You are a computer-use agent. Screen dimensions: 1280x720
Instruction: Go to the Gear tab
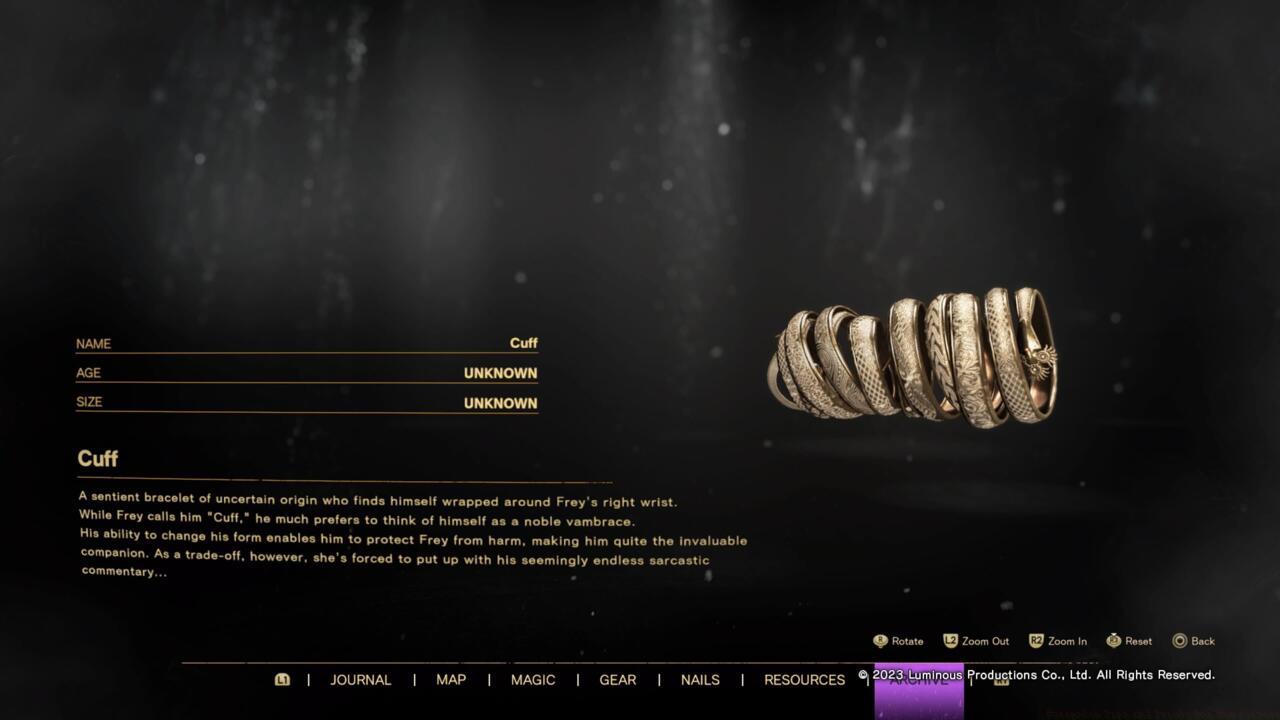point(617,680)
